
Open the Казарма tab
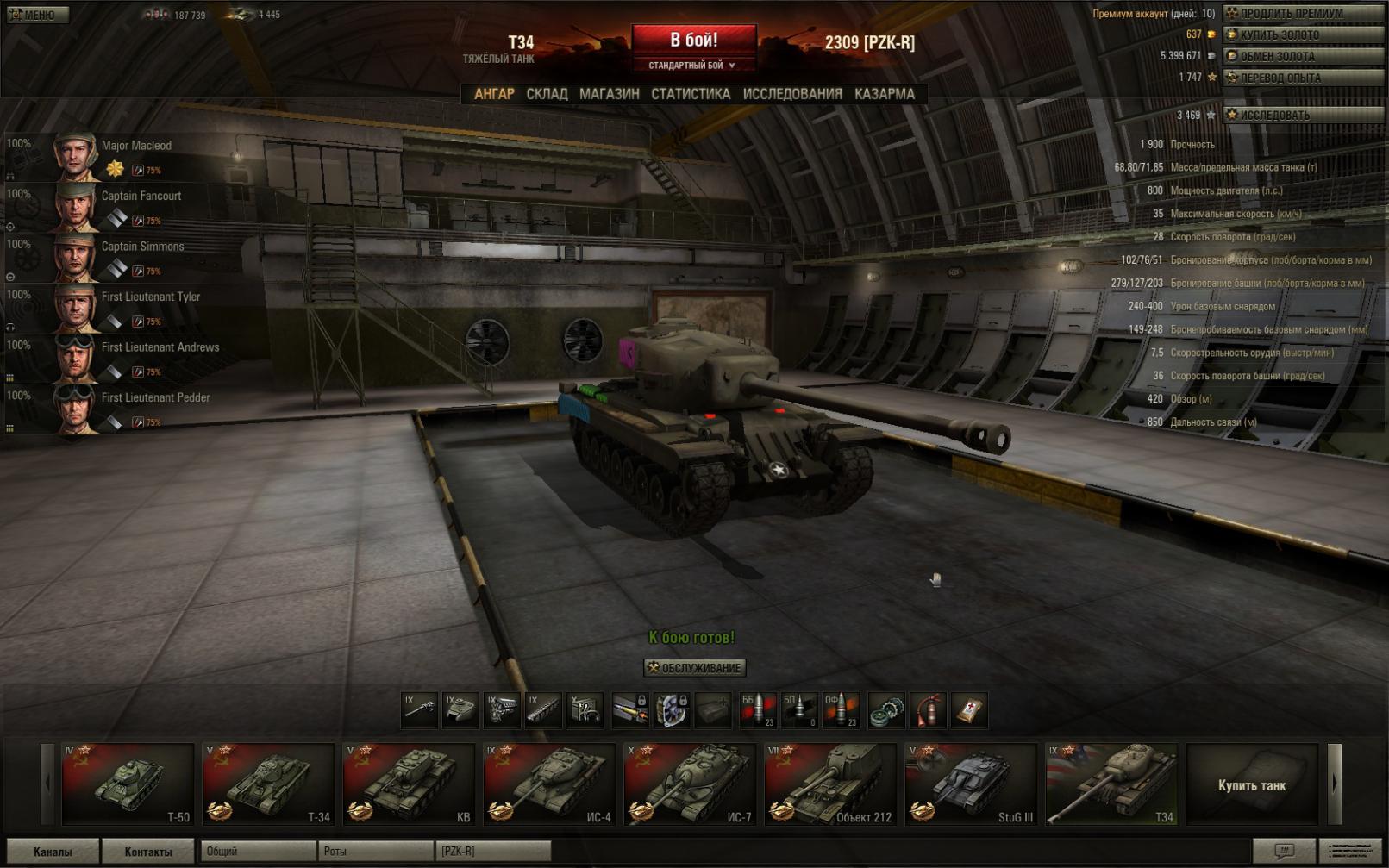coord(884,94)
